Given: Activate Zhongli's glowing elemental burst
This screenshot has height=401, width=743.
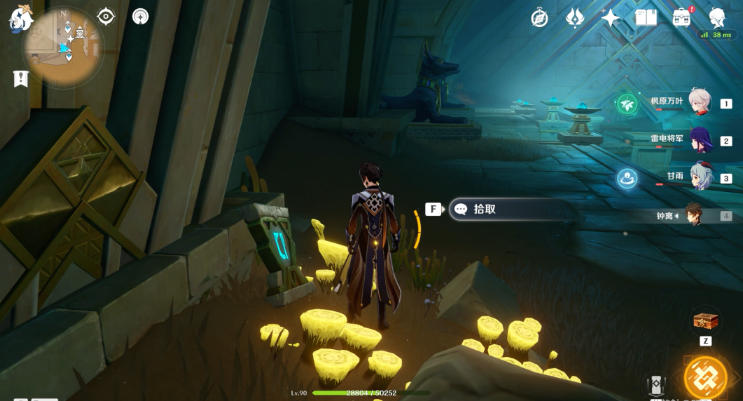Looking at the screenshot, I should 705,377.
